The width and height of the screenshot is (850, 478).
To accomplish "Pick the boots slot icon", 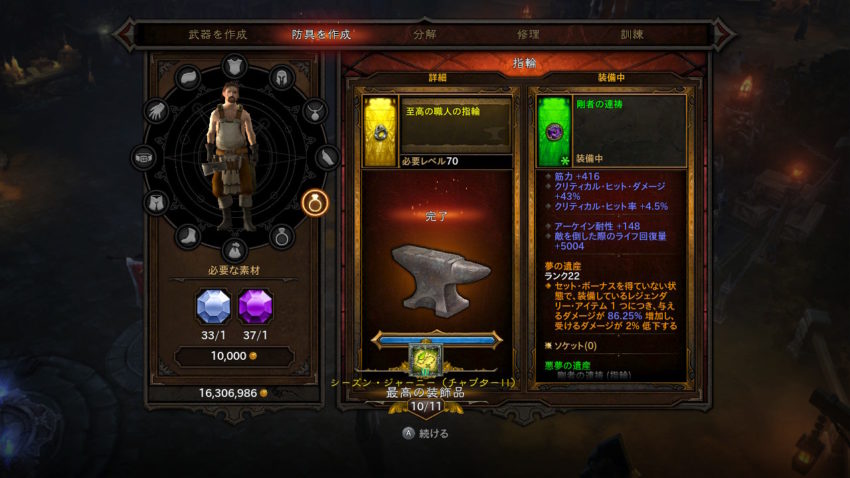I will coord(190,237).
